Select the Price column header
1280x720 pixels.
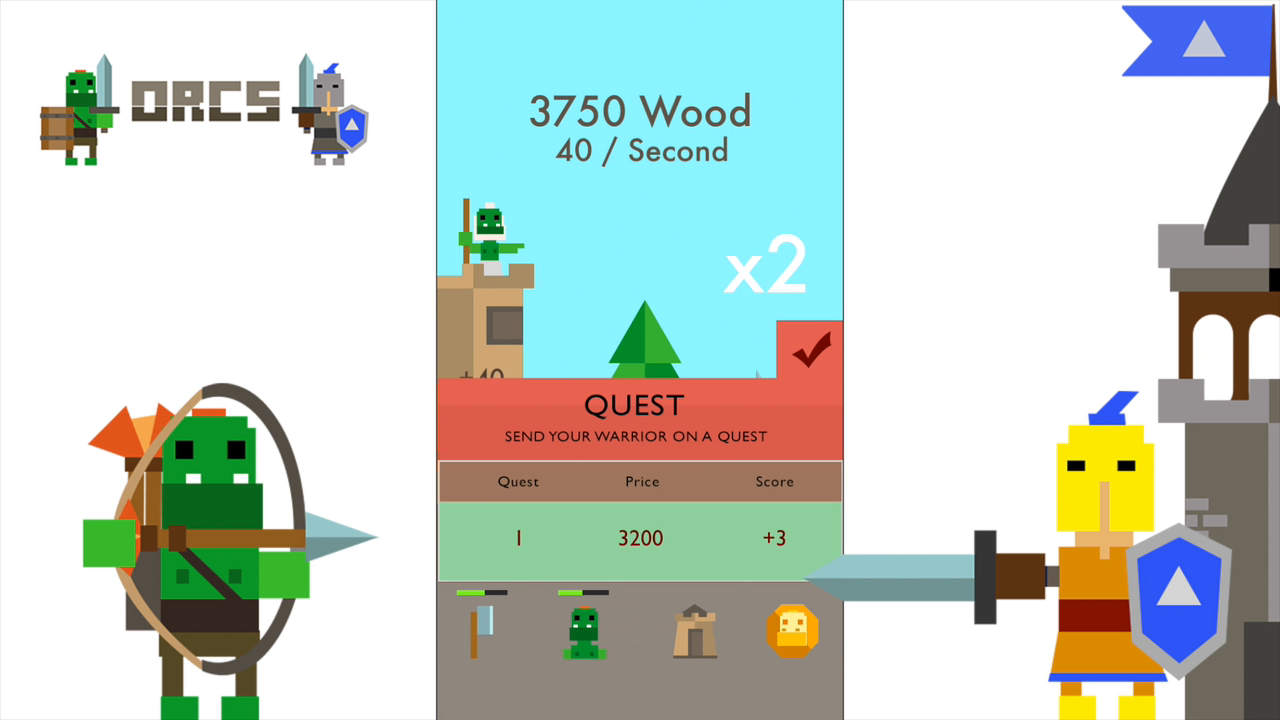(x=642, y=481)
